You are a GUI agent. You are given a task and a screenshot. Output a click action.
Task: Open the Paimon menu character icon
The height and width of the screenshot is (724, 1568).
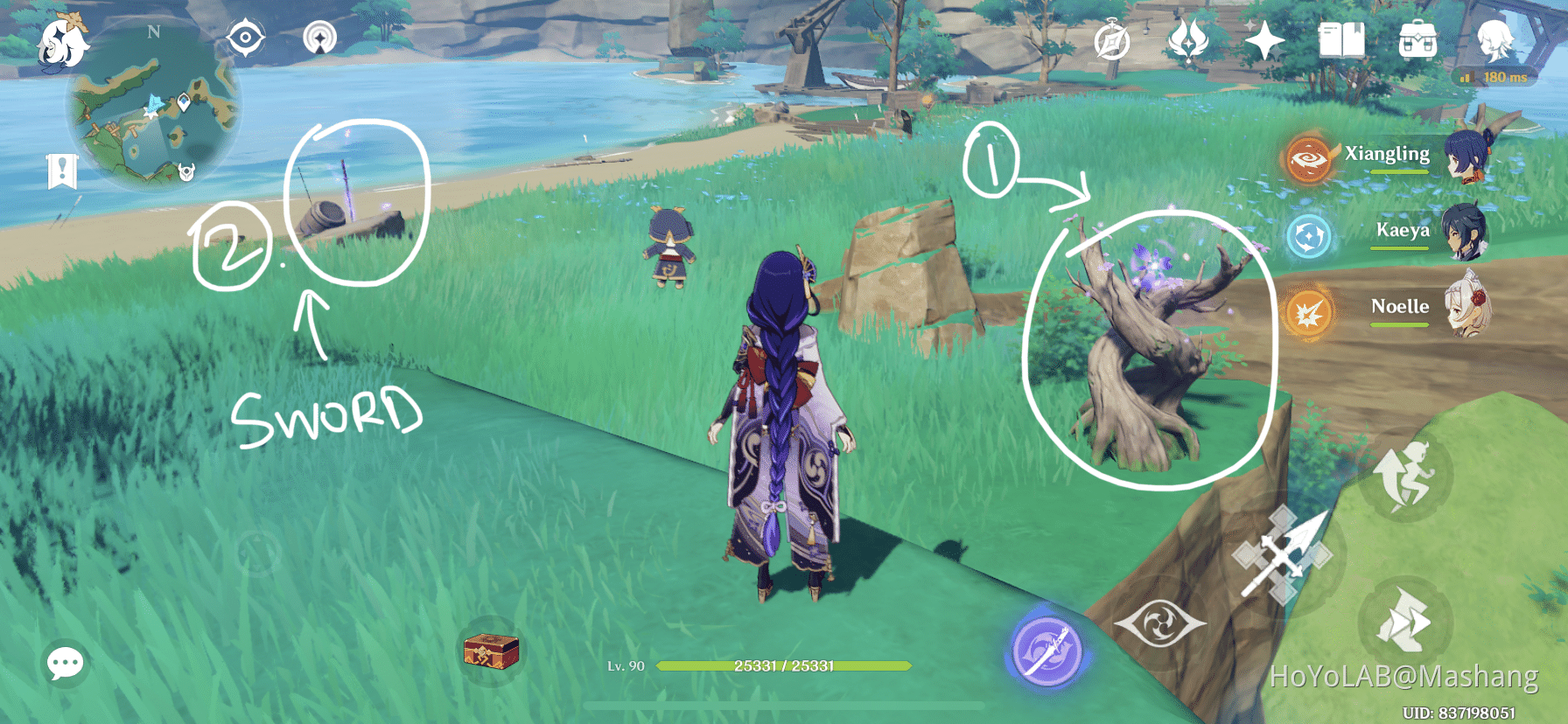coord(1497,40)
